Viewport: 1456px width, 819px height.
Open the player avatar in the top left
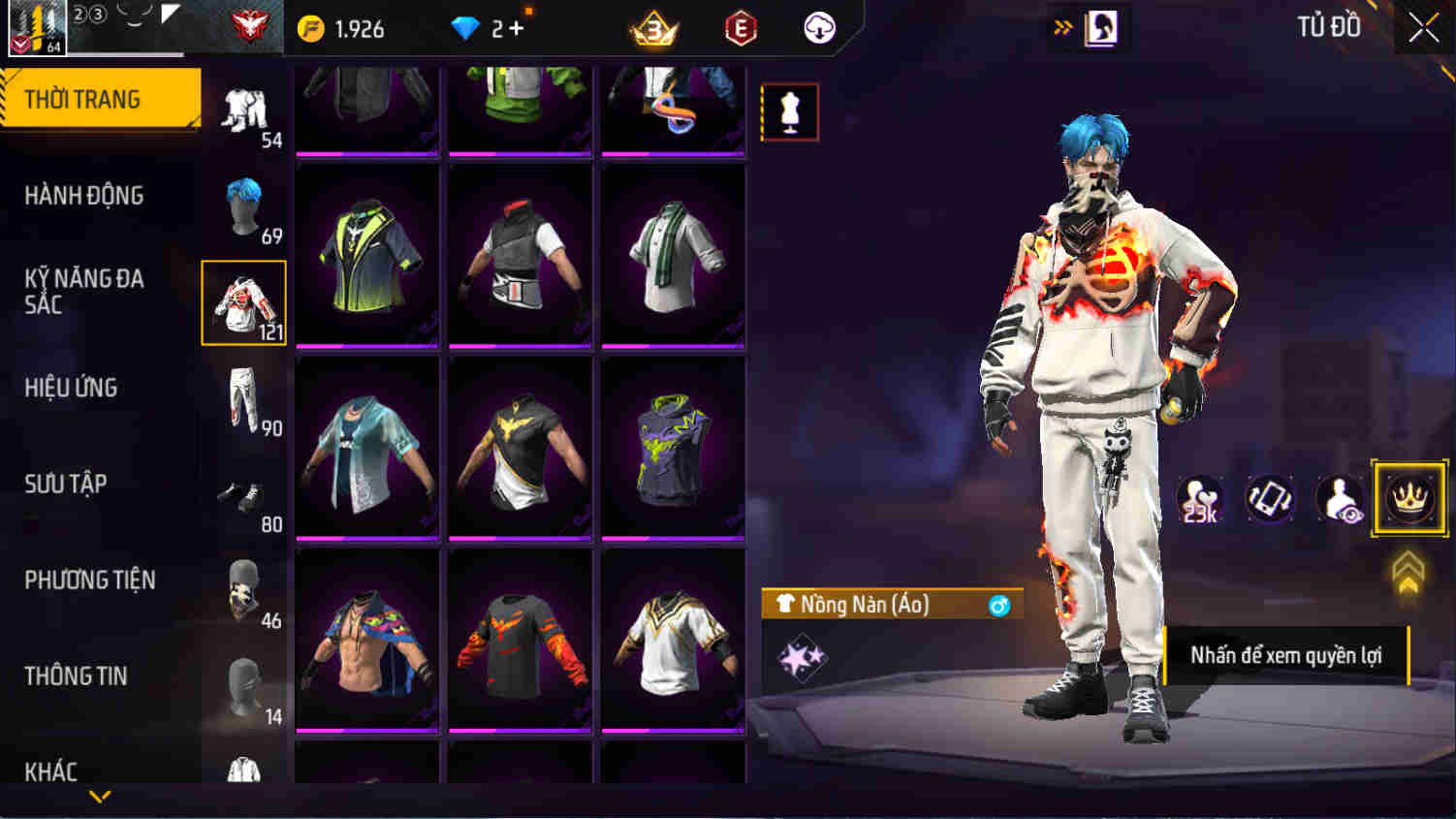[37, 25]
